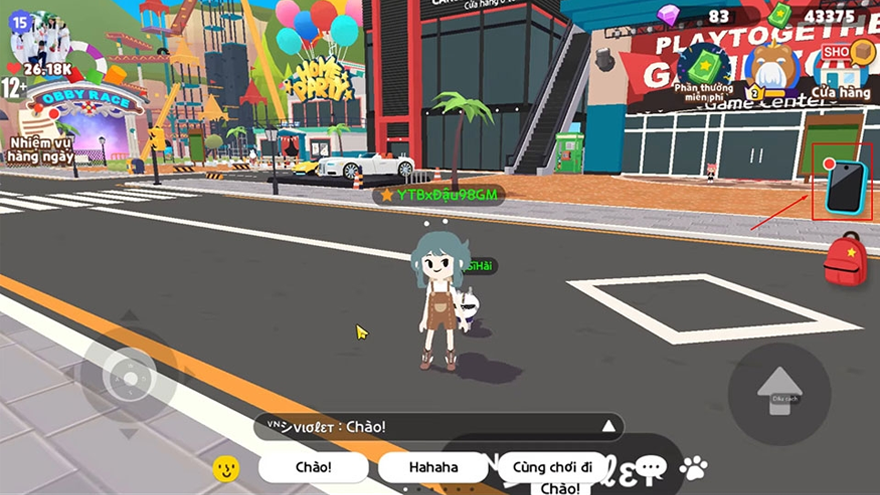This screenshot has width=880, height=495.
Task: Expand the chat log with the arrow
Action: [607, 427]
